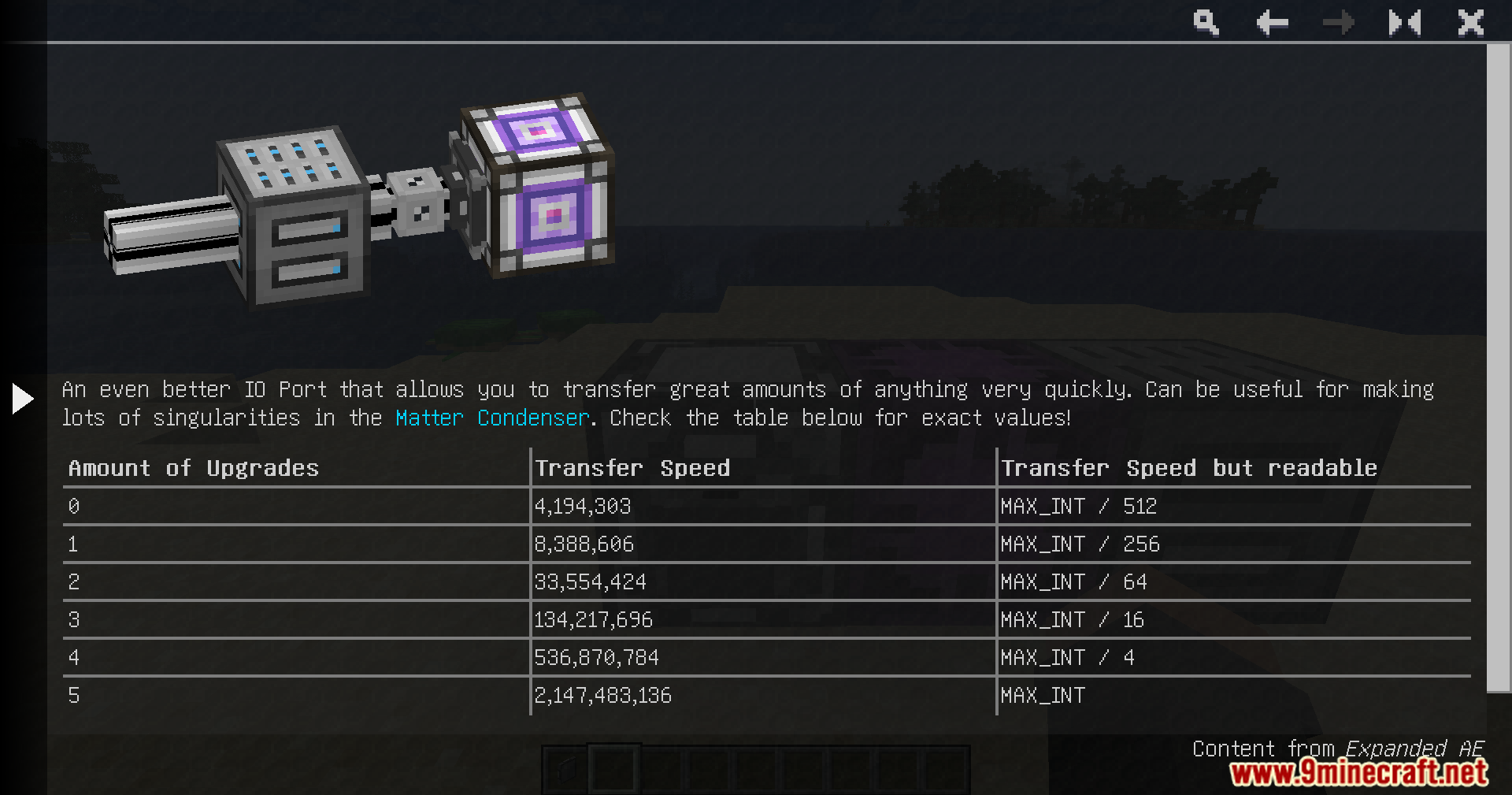The height and width of the screenshot is (795, 1512).
Task: Expand the navigation bar triangle
Action: pos(23,399)
